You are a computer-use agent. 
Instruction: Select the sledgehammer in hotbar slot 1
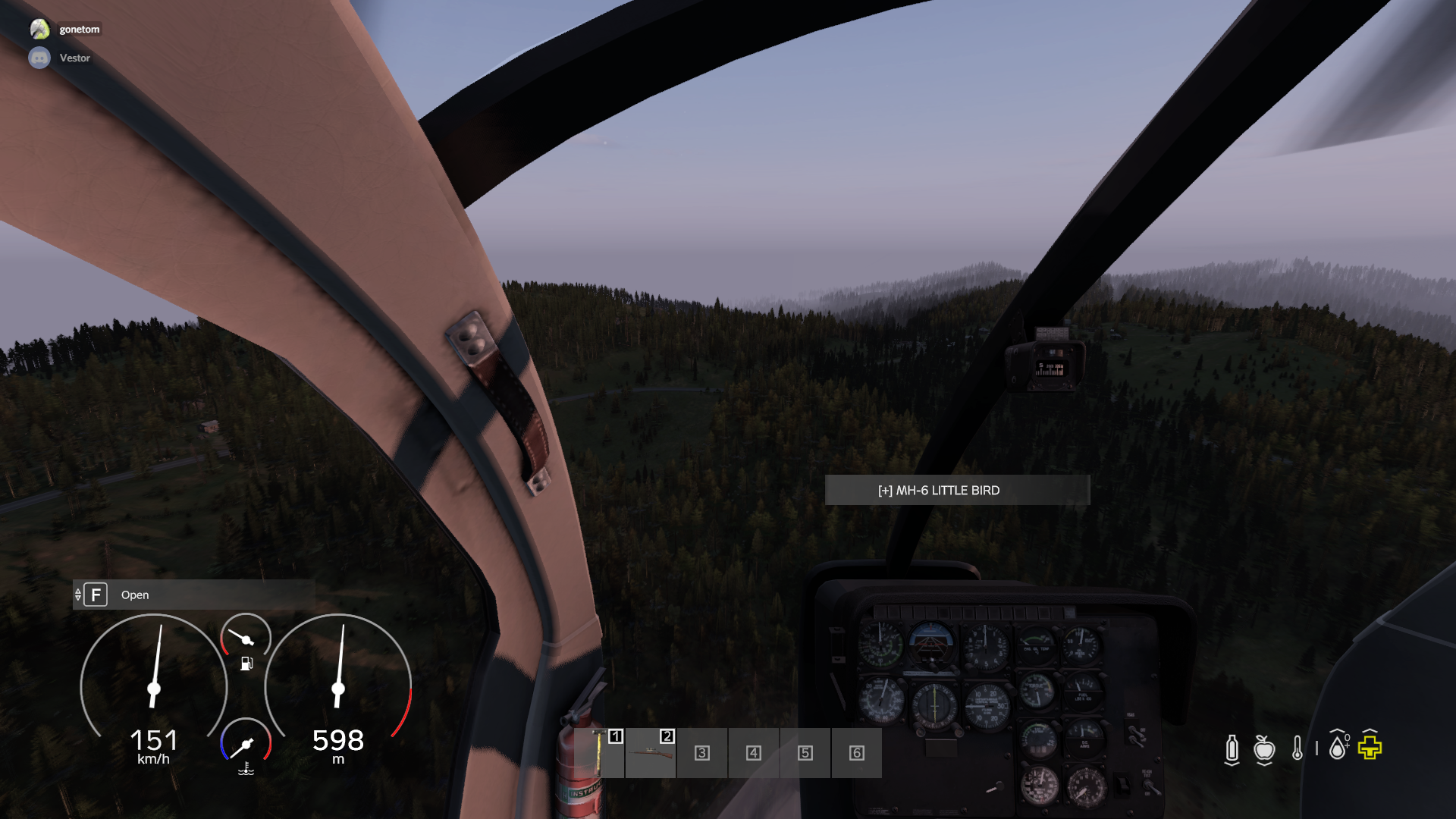point(600,753)
